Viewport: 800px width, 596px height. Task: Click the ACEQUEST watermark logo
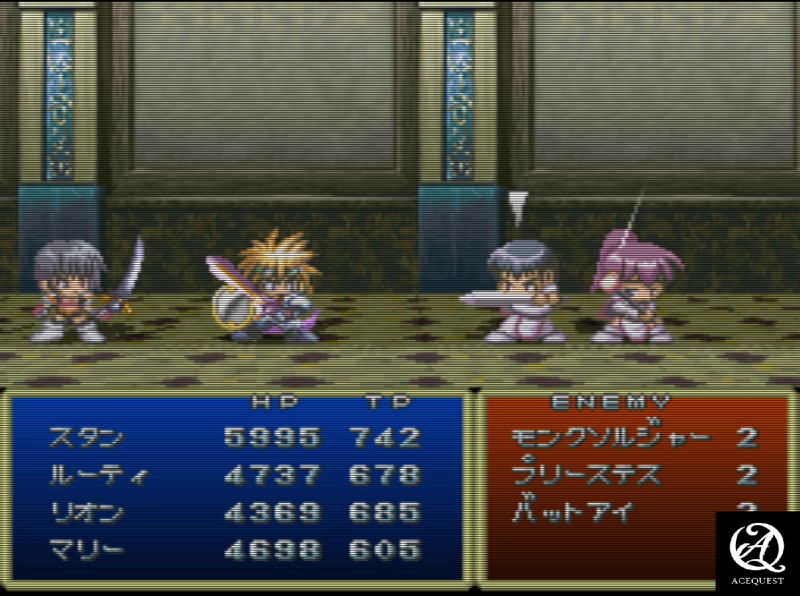point(757,551)
